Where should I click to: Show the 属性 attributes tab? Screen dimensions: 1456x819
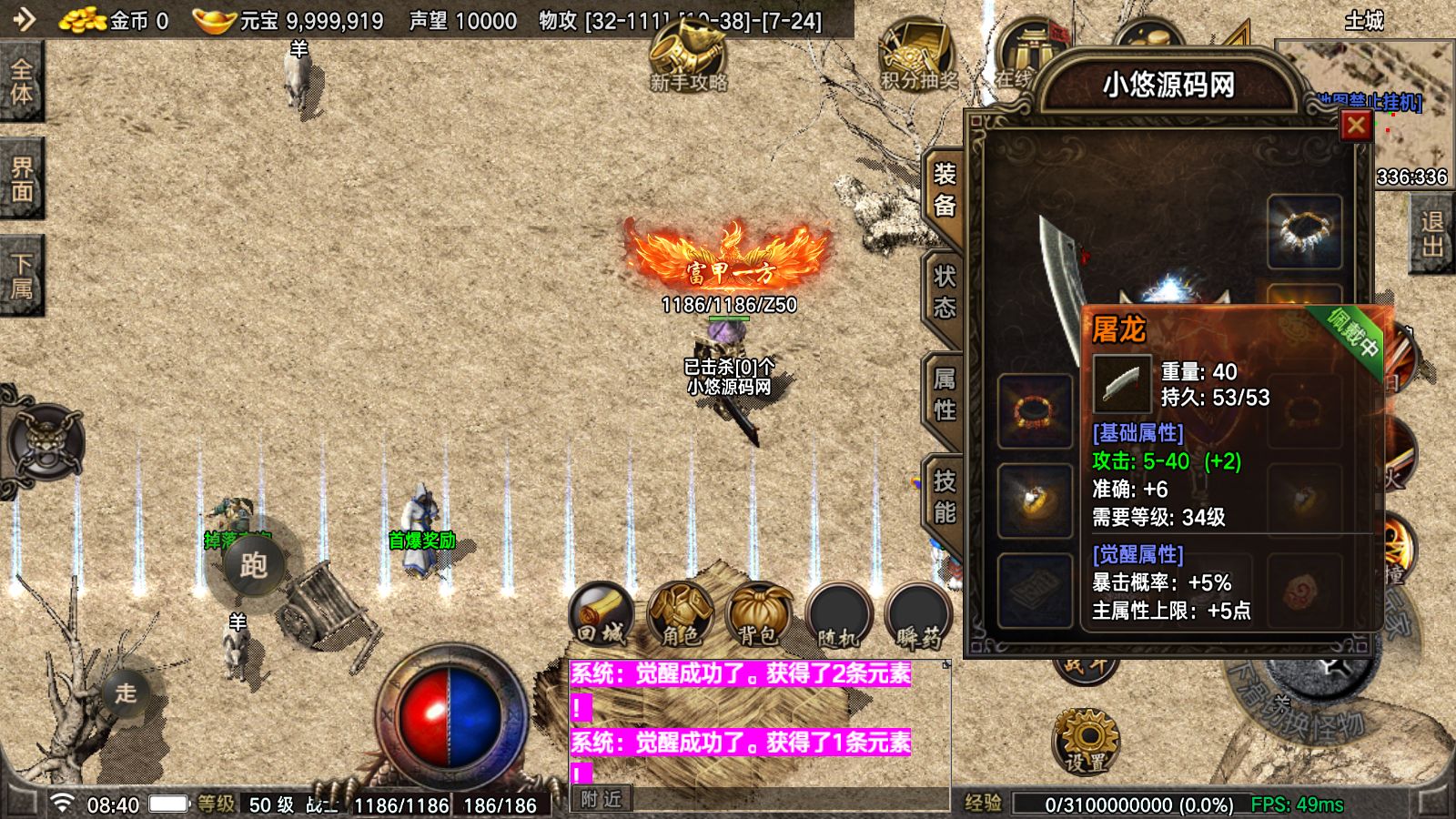[945, 394]
